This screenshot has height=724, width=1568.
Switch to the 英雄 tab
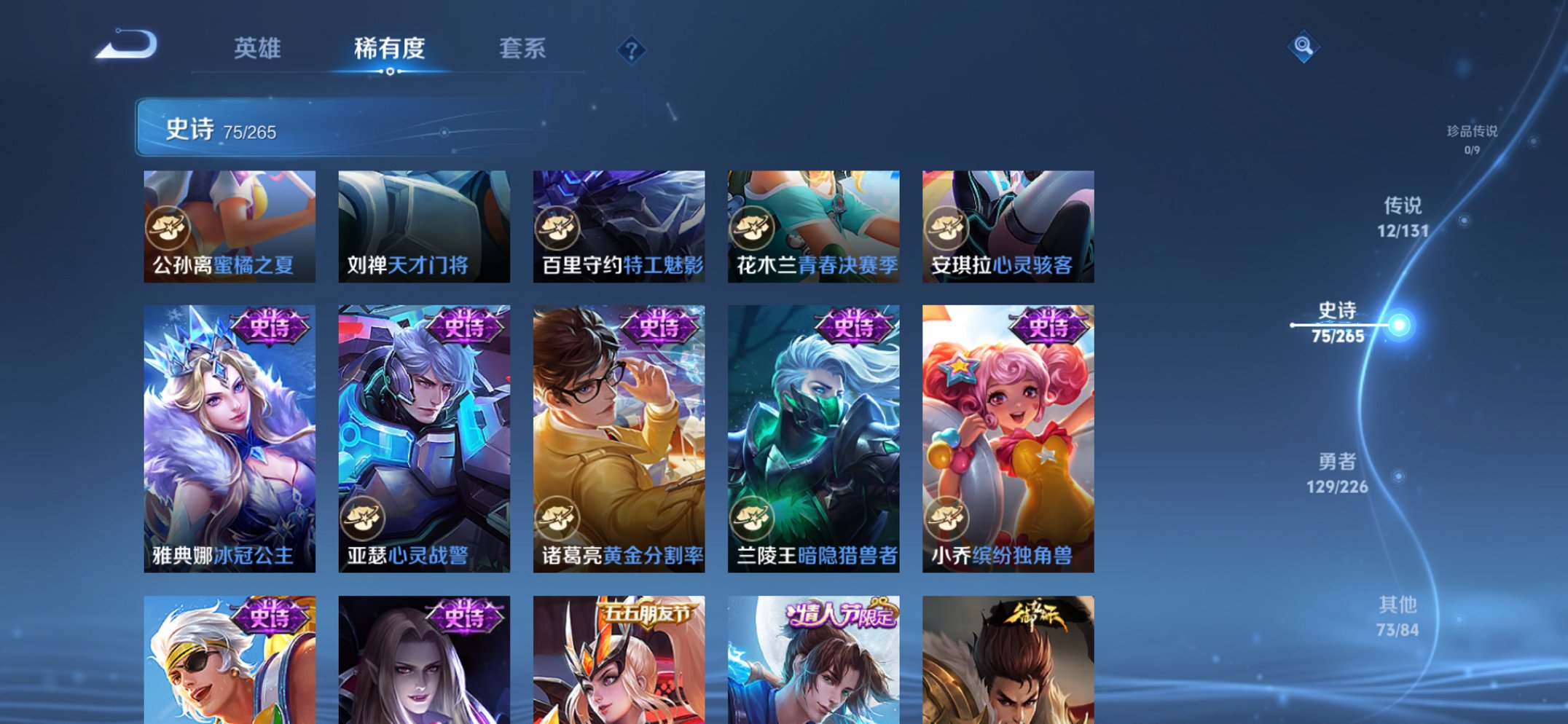coord(259,48)
